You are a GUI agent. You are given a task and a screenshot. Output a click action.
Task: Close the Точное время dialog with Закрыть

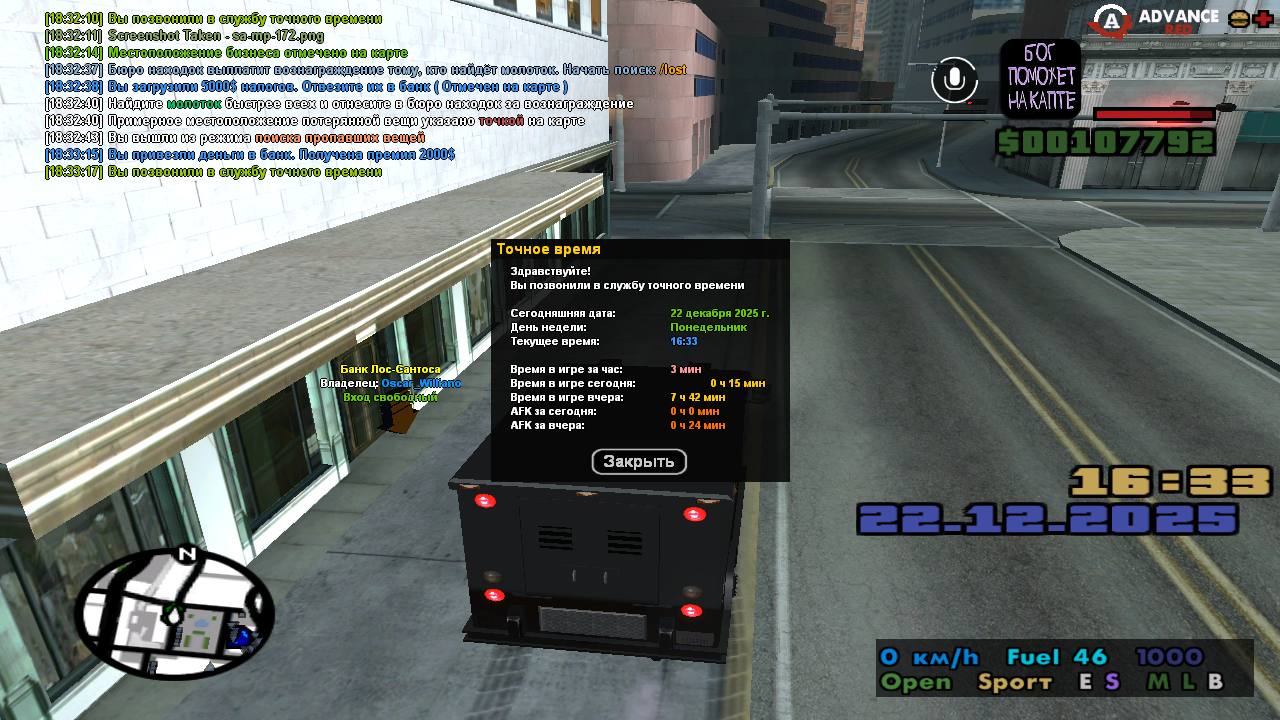[x=639, y=461]
